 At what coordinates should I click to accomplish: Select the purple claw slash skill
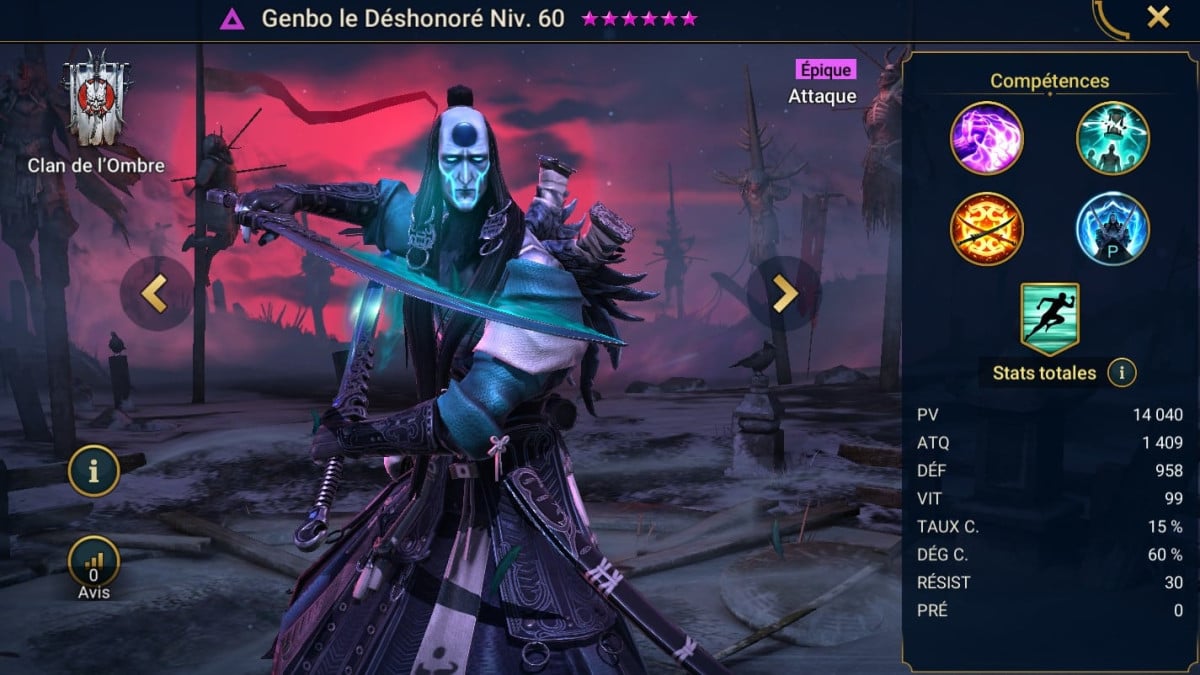click(986, 138)
